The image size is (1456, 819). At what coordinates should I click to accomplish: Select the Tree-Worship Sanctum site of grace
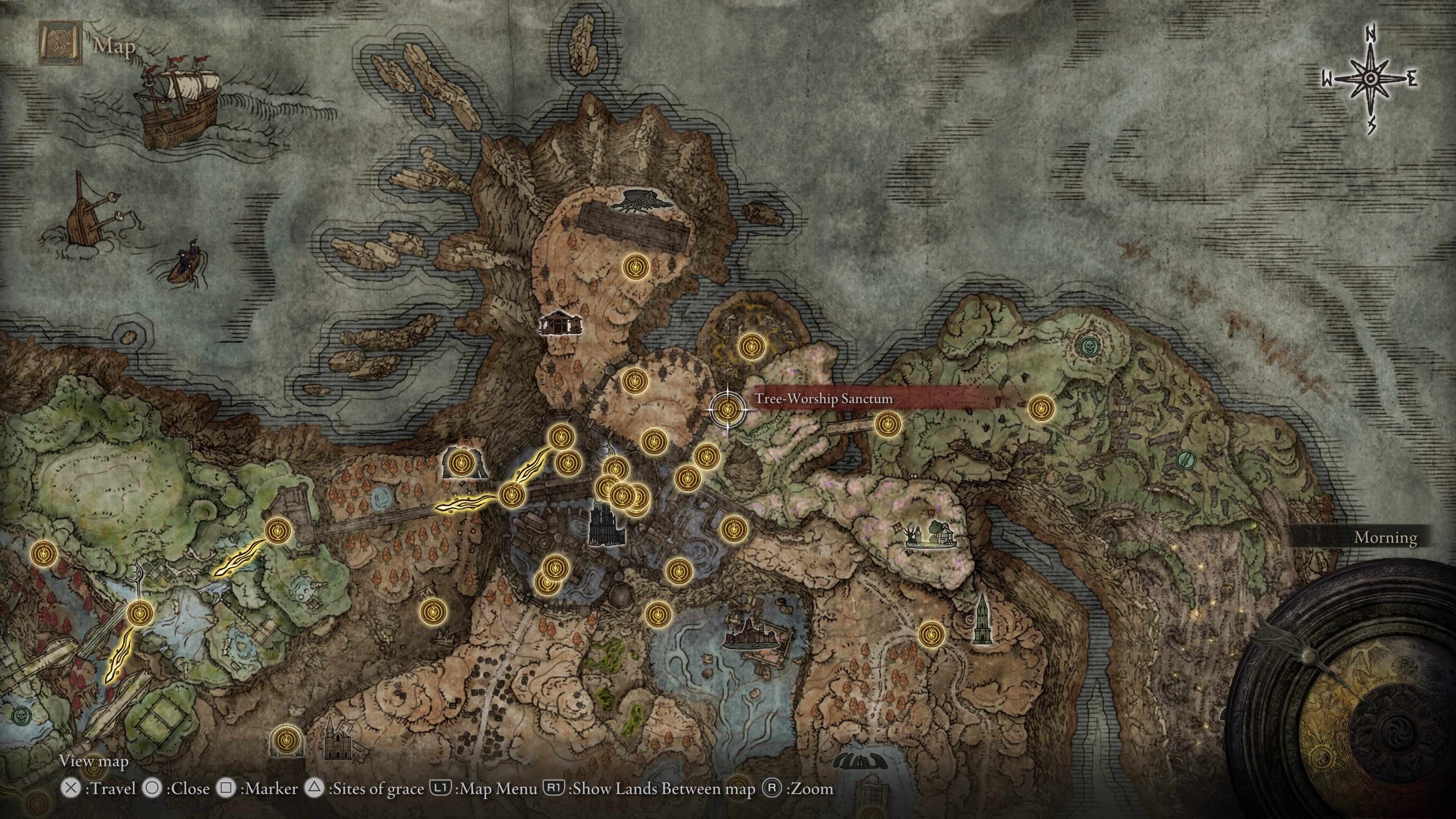727,408
